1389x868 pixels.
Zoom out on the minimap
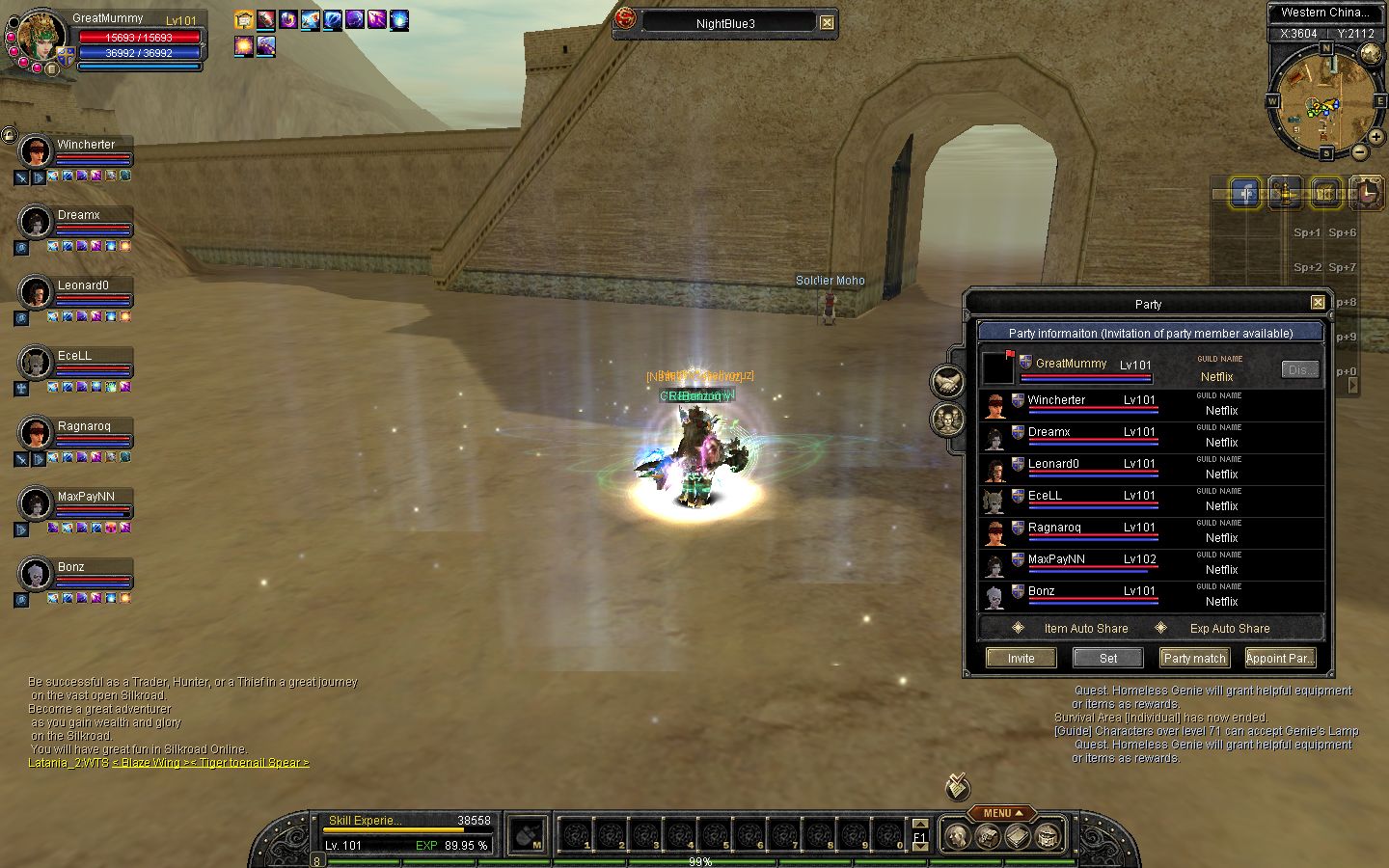pos(1359,151)
